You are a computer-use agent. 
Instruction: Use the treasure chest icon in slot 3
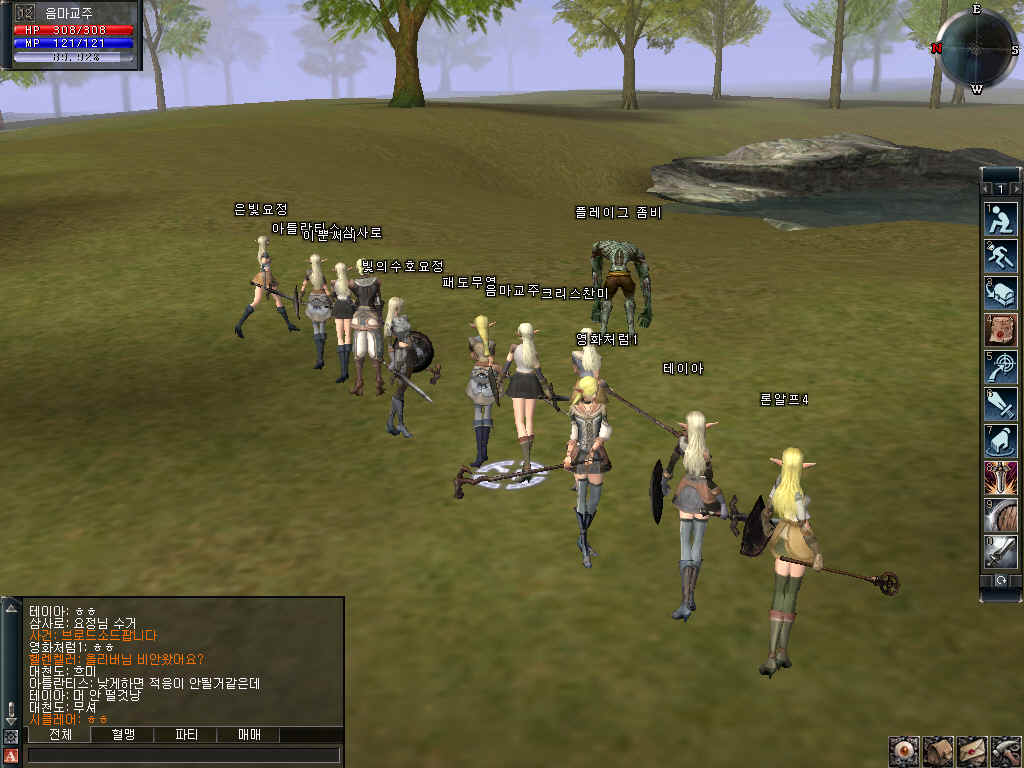point(1001,293)
